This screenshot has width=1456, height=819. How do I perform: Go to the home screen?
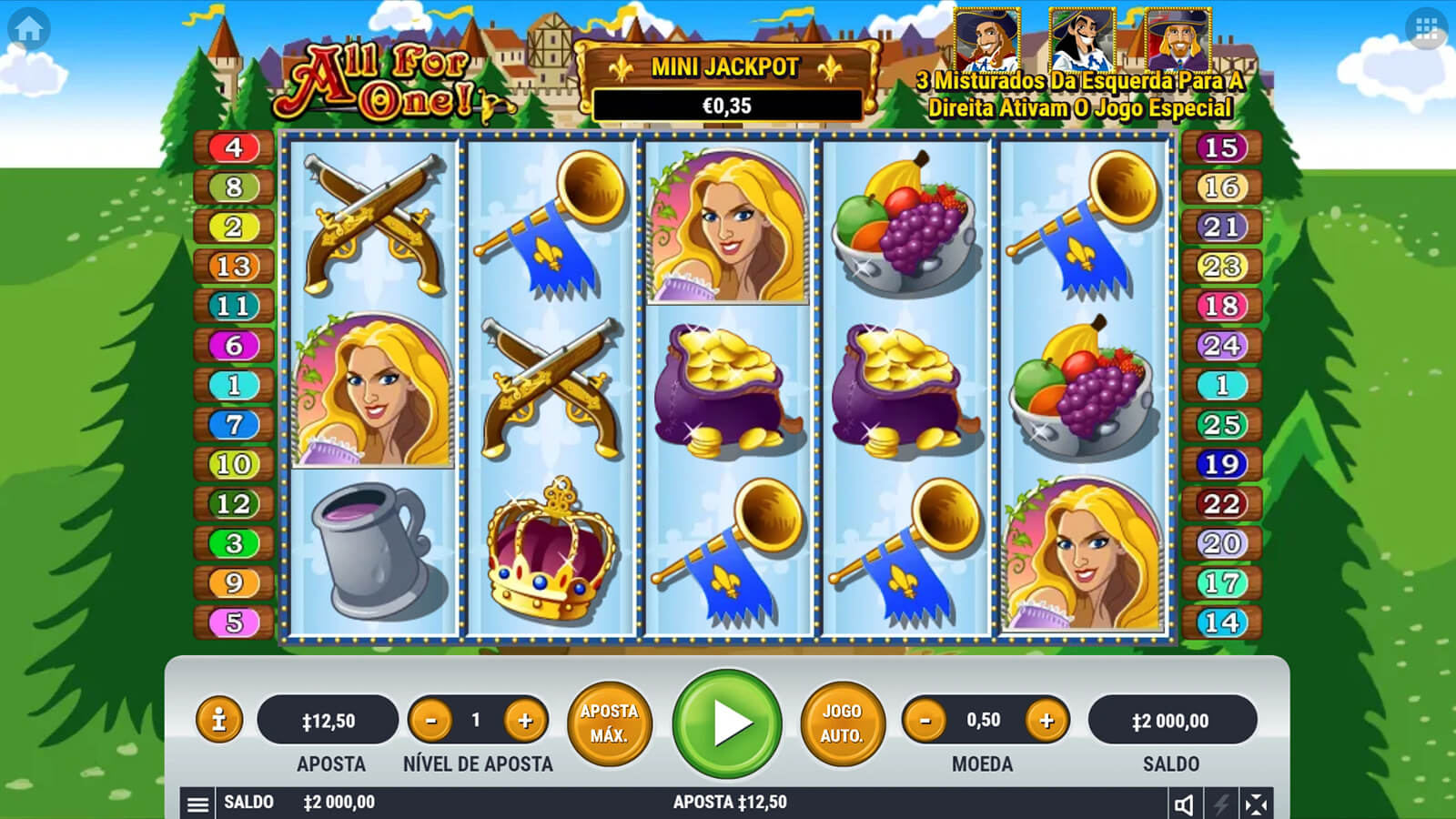(28, 29)
